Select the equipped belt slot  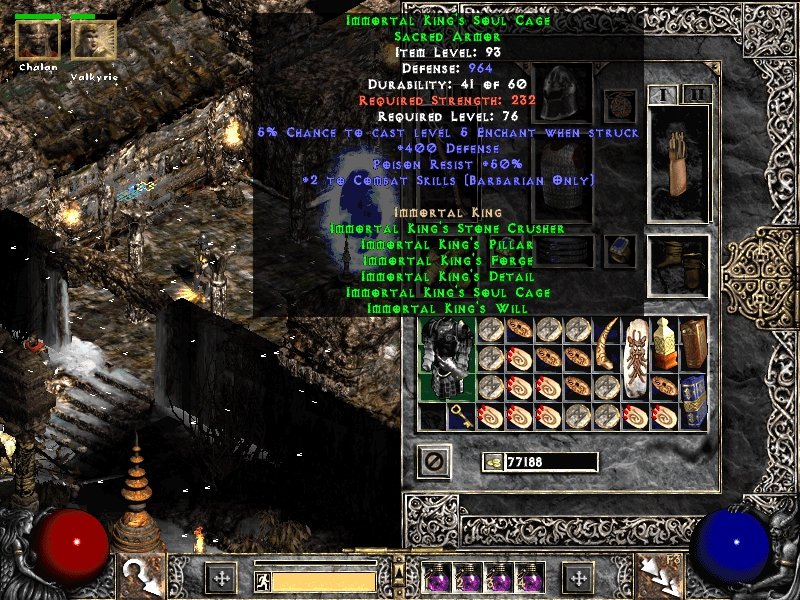563,250
